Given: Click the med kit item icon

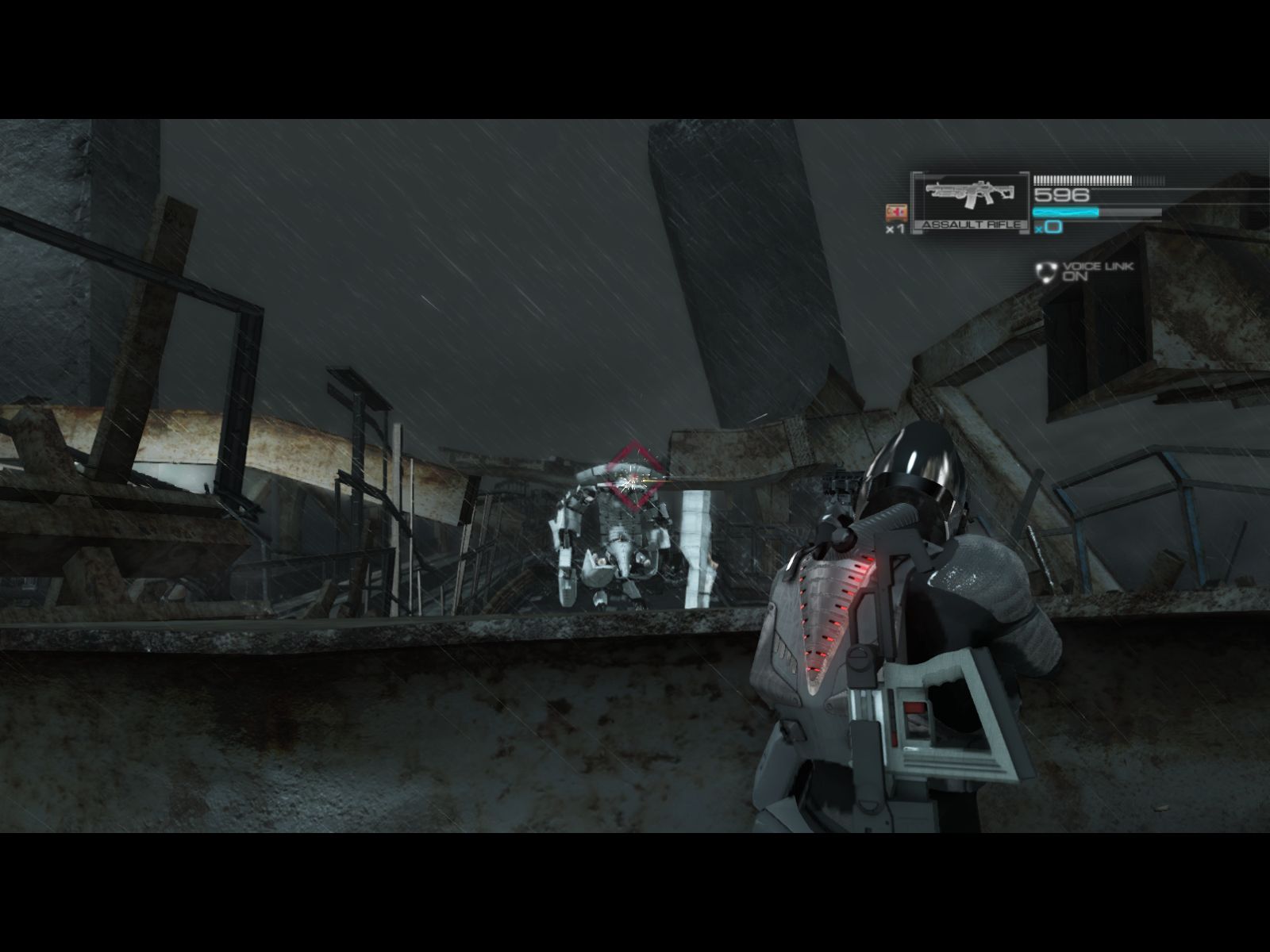Looking at the screenshot, I should (895, 212).
